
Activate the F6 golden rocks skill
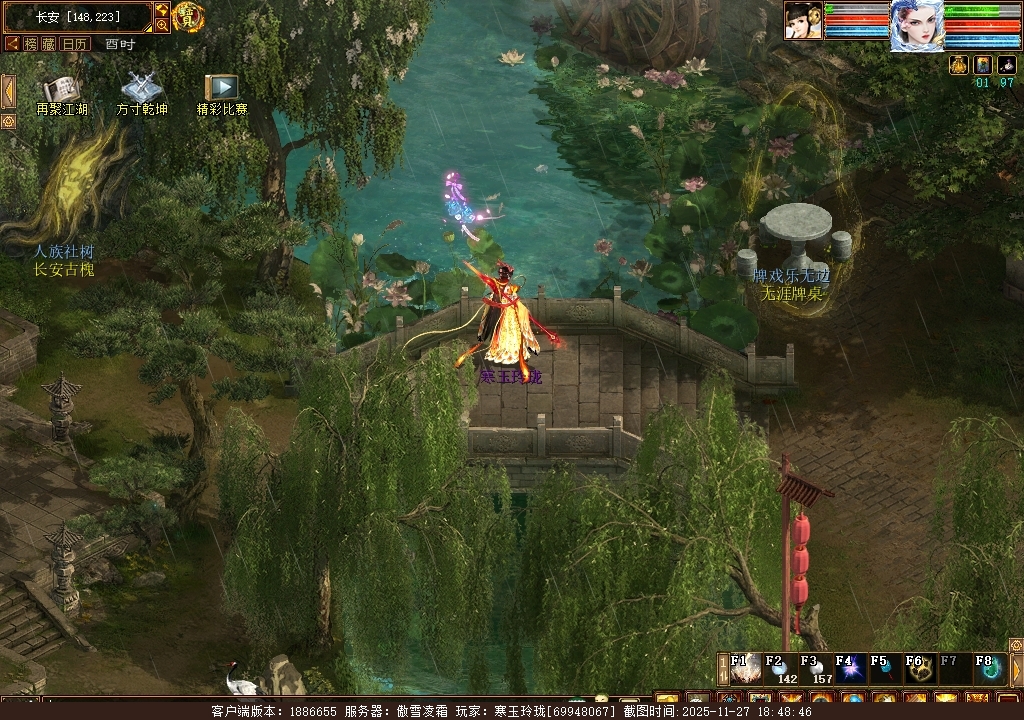(x=920, y=669)
